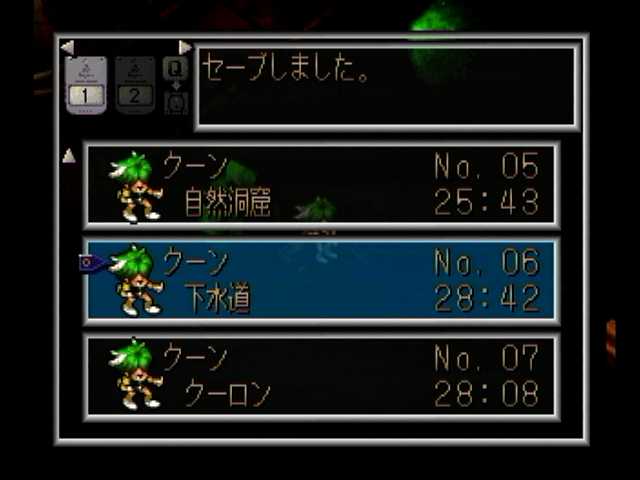Choose the Q quick save icon
640x480 pixels.
(175, 68)
